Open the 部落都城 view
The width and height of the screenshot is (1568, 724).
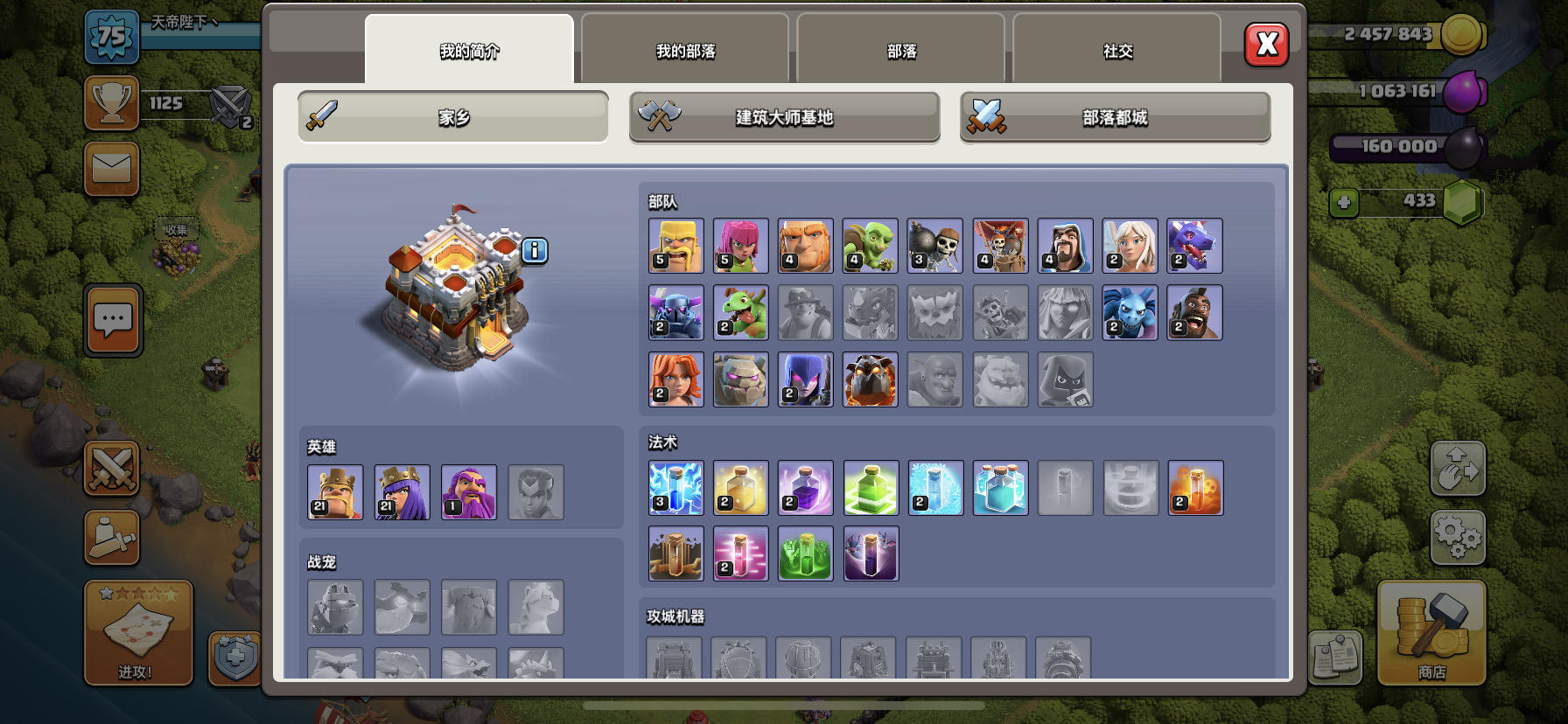pos(1115,117)
